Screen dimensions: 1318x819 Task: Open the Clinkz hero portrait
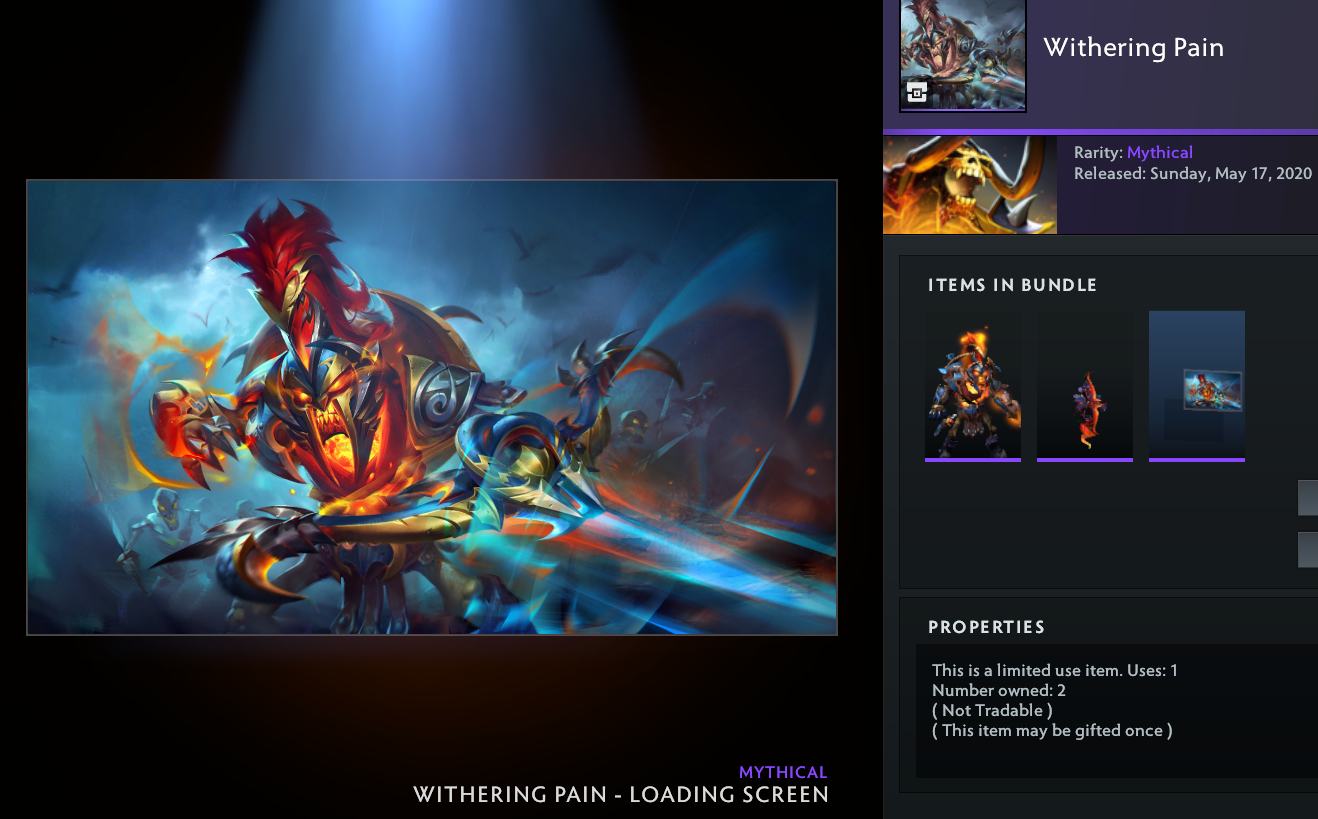969,185
